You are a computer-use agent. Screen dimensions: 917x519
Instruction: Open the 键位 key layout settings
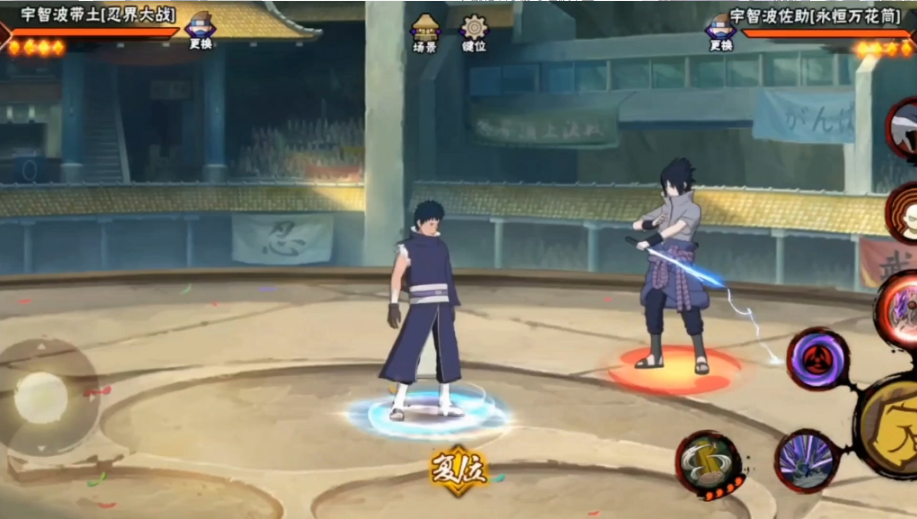(x=474, y=32)
